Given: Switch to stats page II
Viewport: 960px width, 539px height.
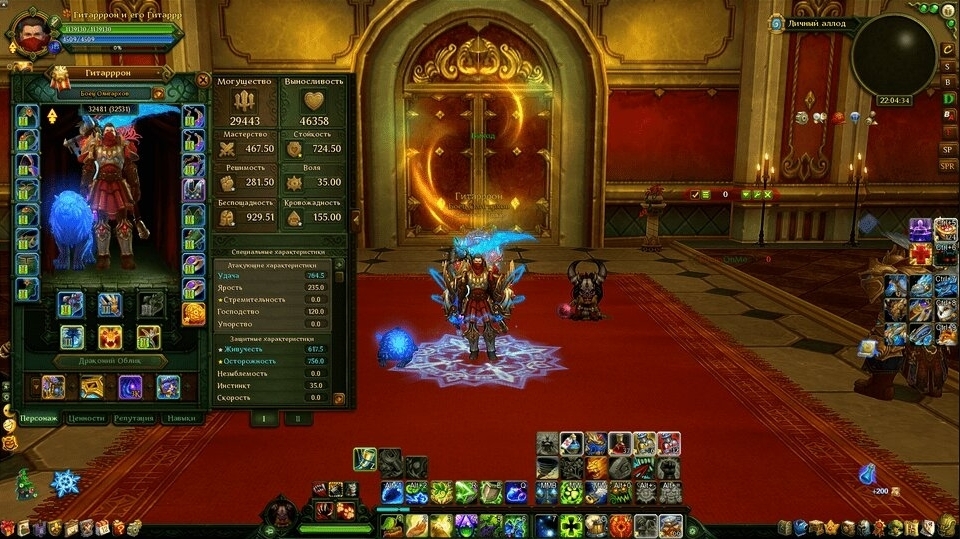Looking at the screenshot, I should point(297,418).
